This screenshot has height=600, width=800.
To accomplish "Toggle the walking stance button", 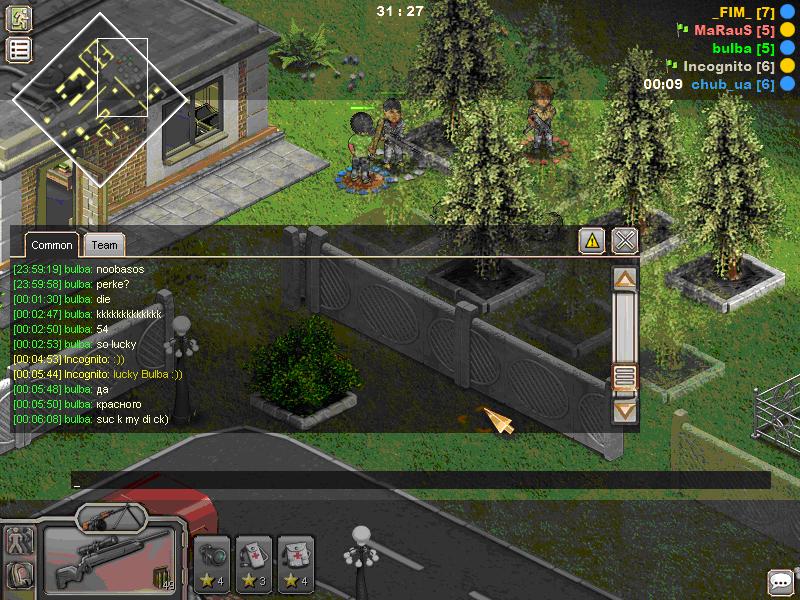I will [19, 540].
